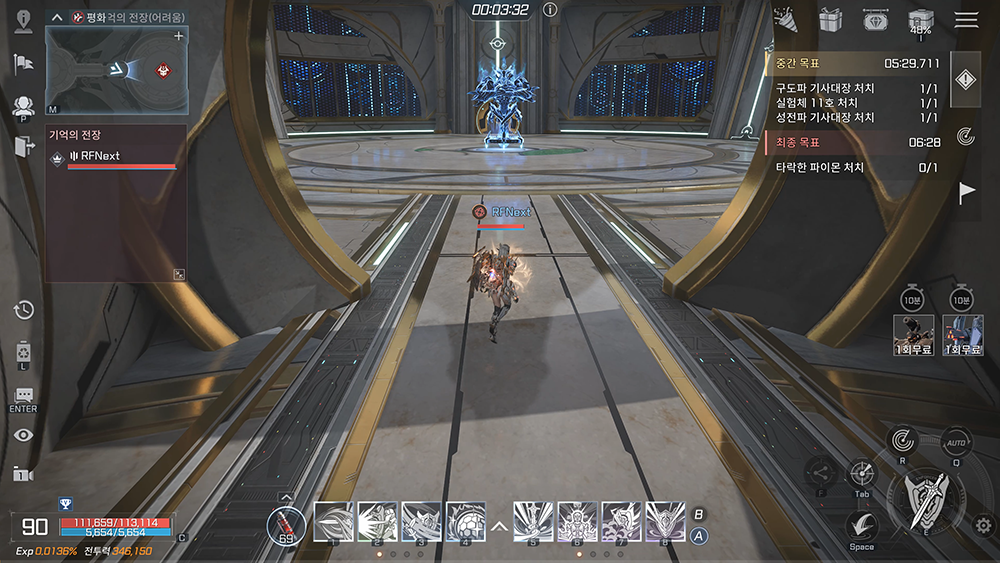Activate the skill in hotbar slot 4

(466, 521)
